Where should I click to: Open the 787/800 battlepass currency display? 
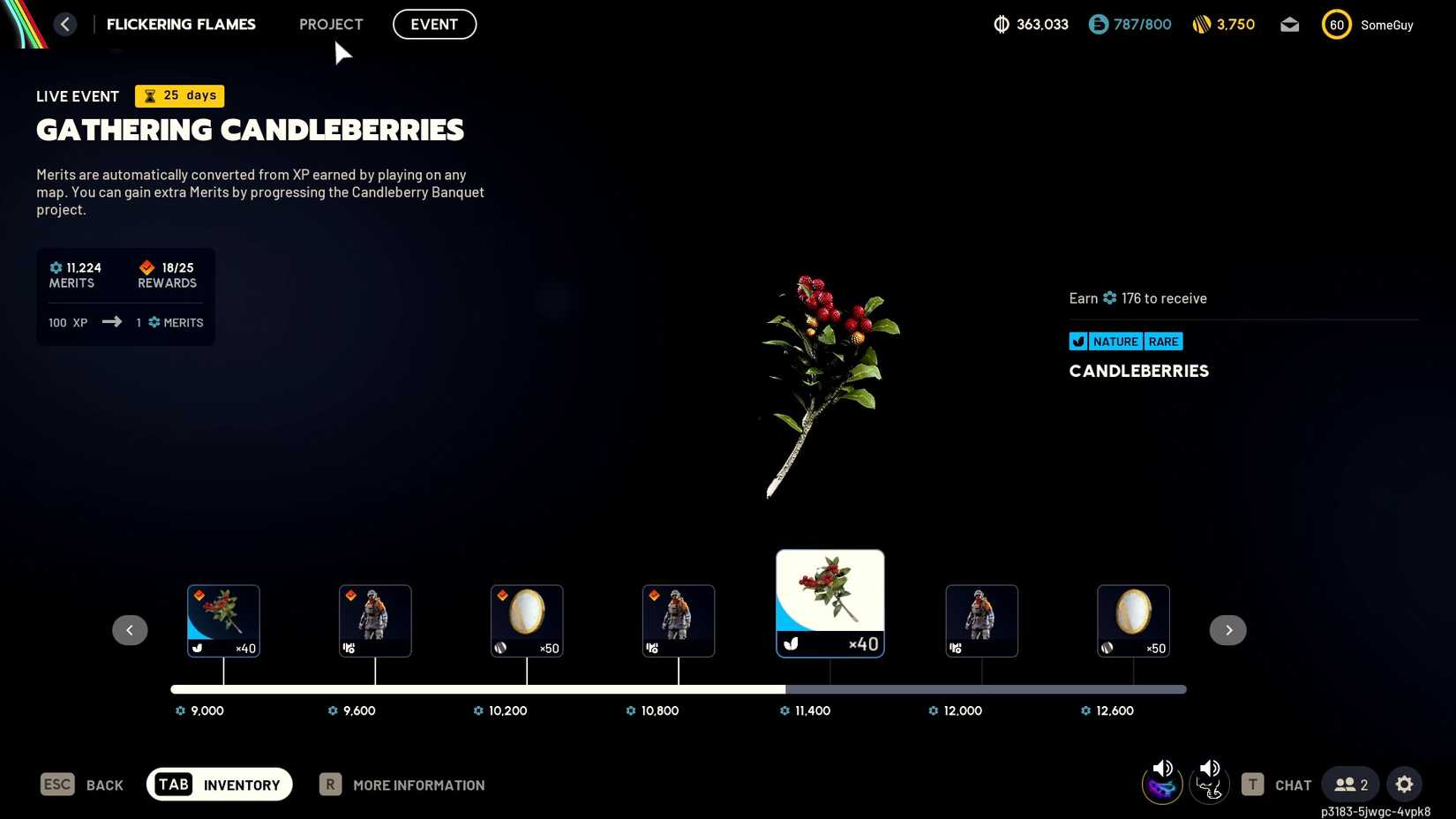(x=1097, y=24)
